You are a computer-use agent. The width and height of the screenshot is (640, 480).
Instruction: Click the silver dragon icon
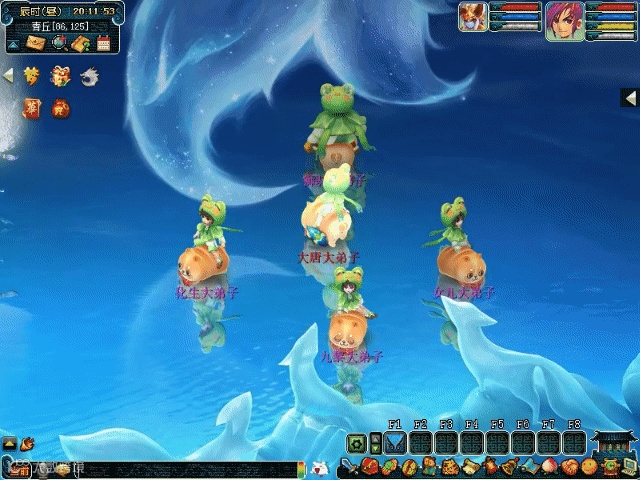click(x=89, y=76)
